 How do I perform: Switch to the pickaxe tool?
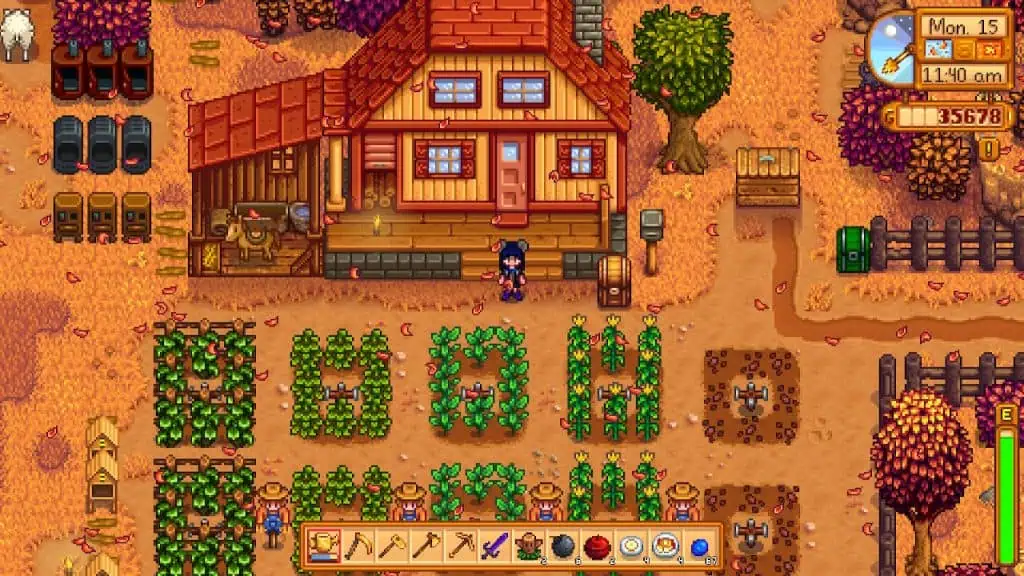460,546
